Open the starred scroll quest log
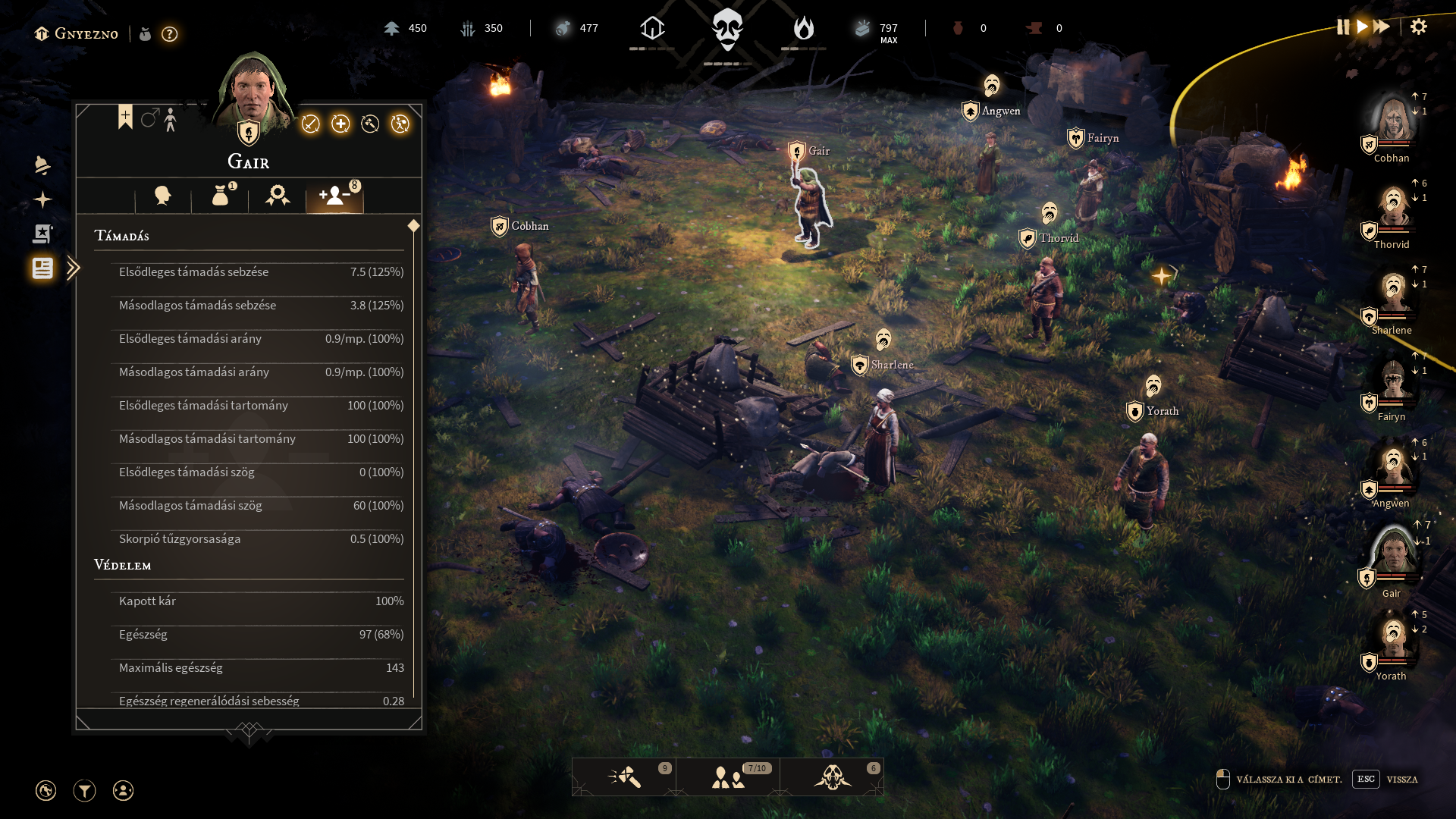The image size is (1456, 819). (42, 234)
